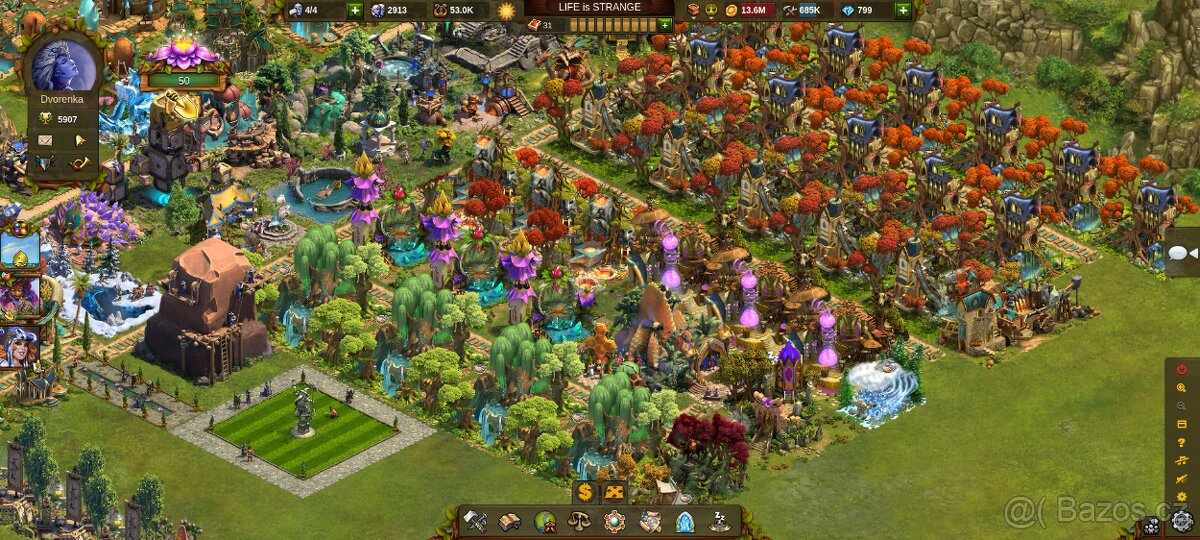Viewport: 1200px width, 540px height.
Task: Open the ranking trophy score
Action: (62, 118)
